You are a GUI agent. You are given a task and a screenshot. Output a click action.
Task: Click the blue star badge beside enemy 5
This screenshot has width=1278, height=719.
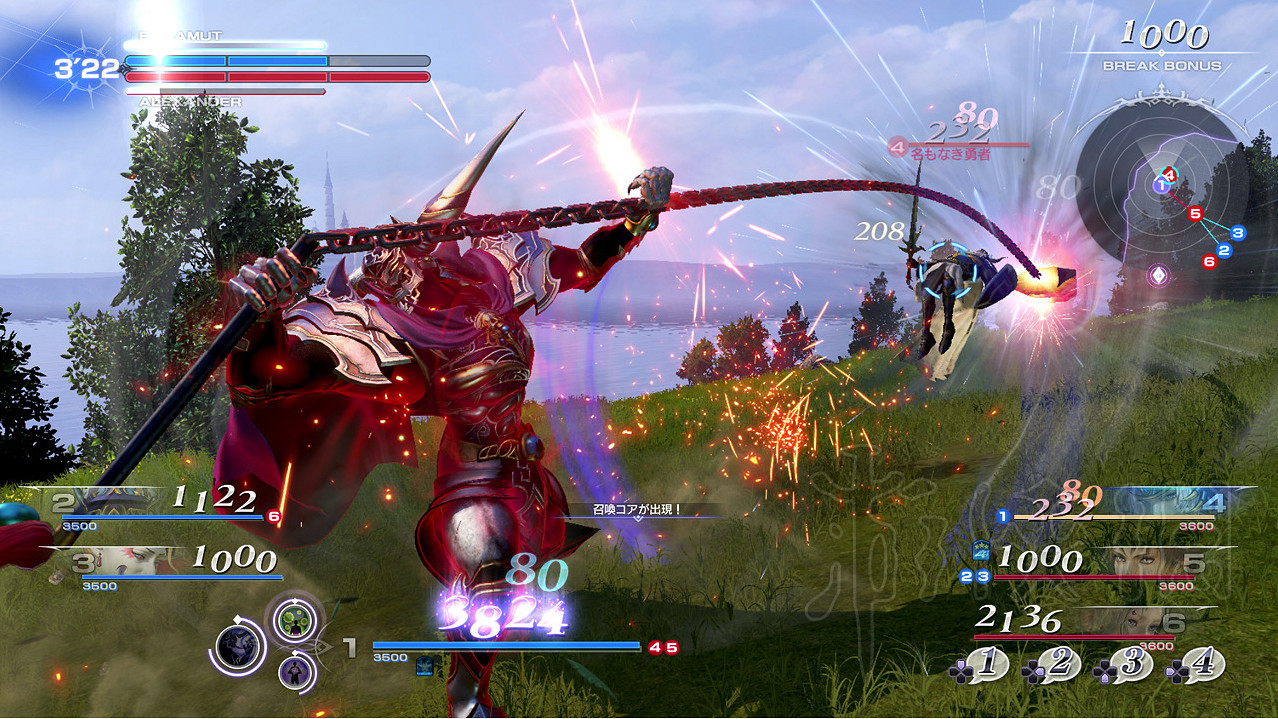click(982, 550)
